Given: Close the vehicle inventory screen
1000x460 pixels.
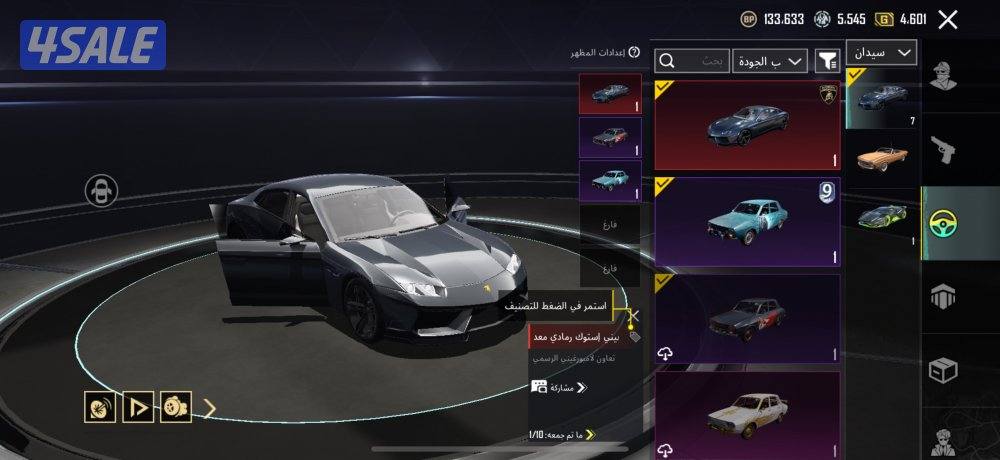Looking at the screenshot, I should [948, 19].
